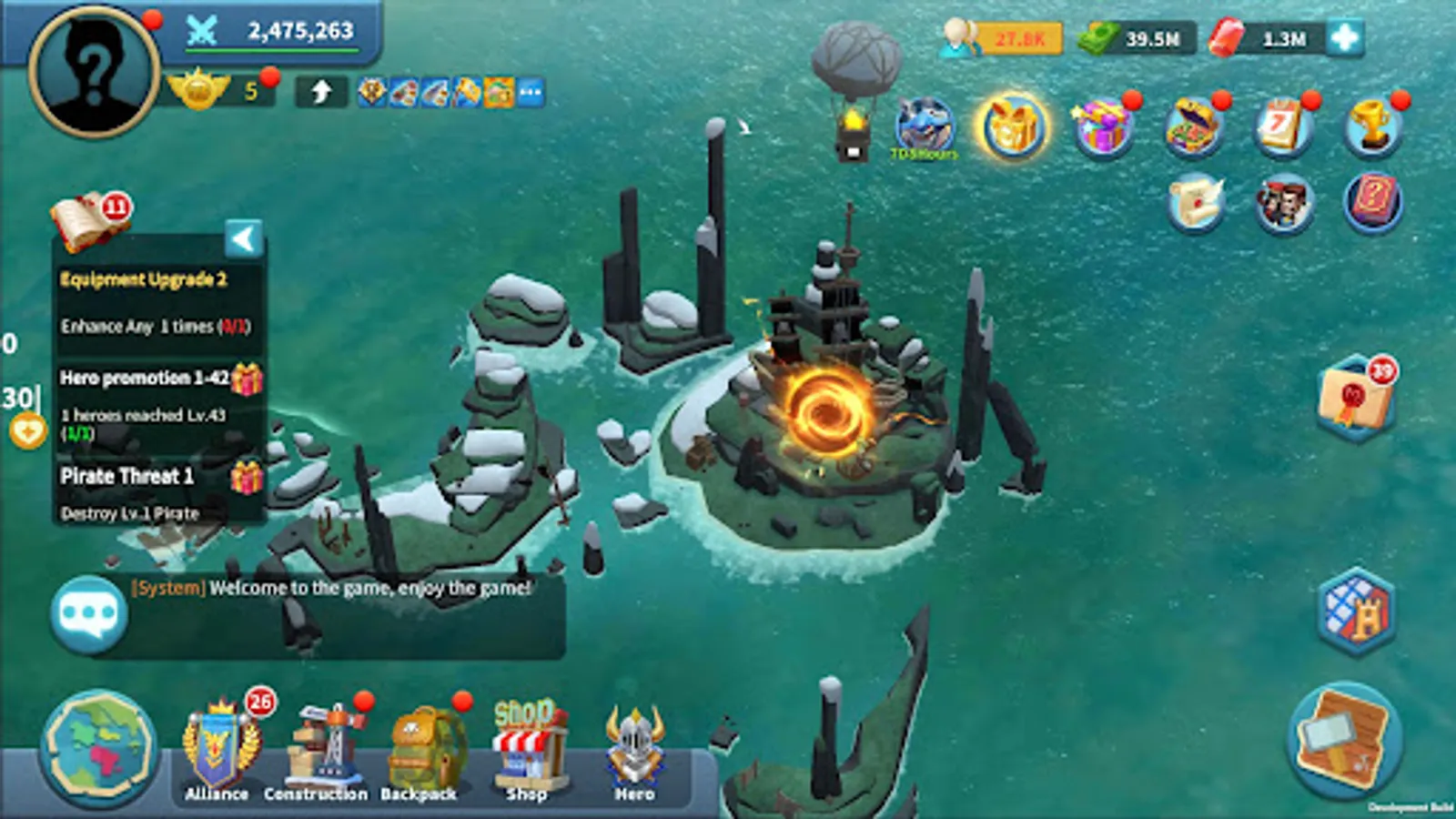Claim the Hero promotion 1-42 reward
This screenshot has width=1456, height=819.
(x=247, y=379)
